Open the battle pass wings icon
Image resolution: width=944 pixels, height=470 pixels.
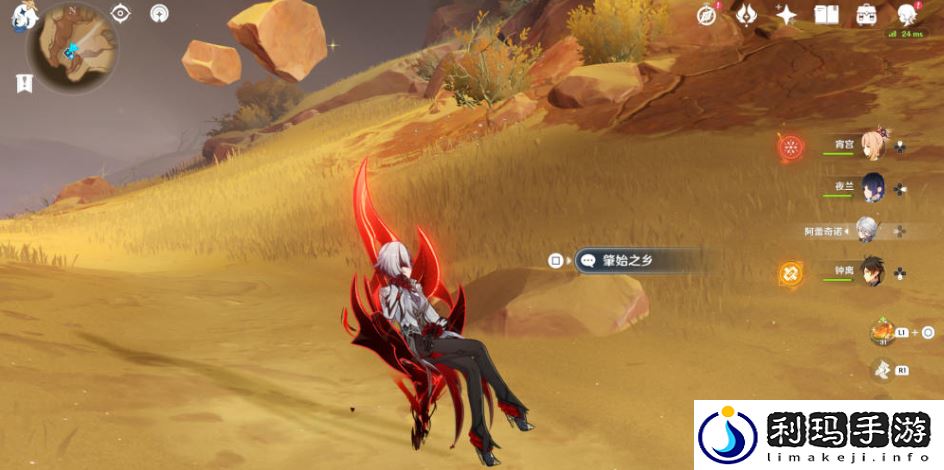[x=747, y=14]
